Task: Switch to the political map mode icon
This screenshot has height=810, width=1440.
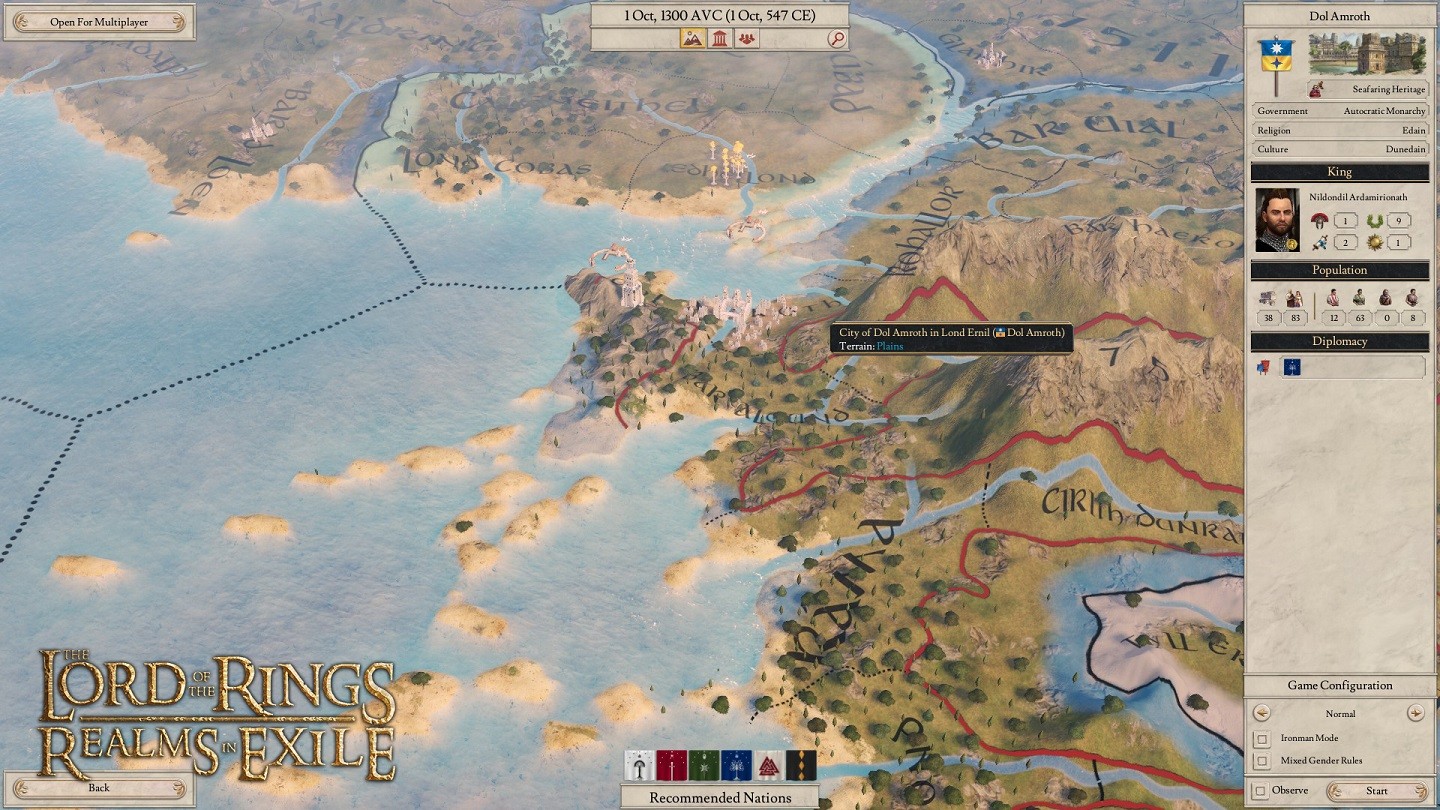Action: tap(719, 39)
